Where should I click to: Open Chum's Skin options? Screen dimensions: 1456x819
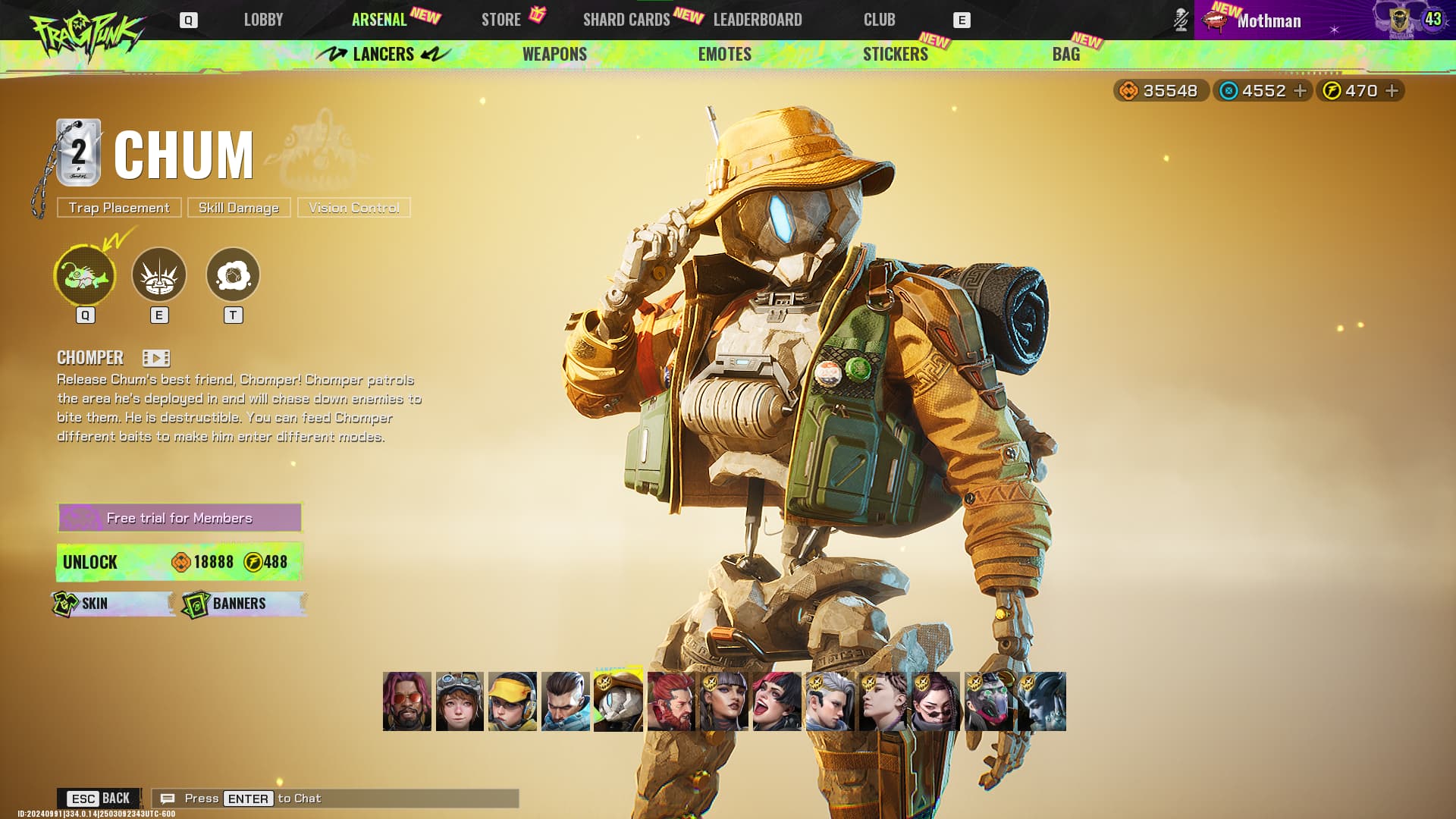pyautogui.click(x=113, y=604)
